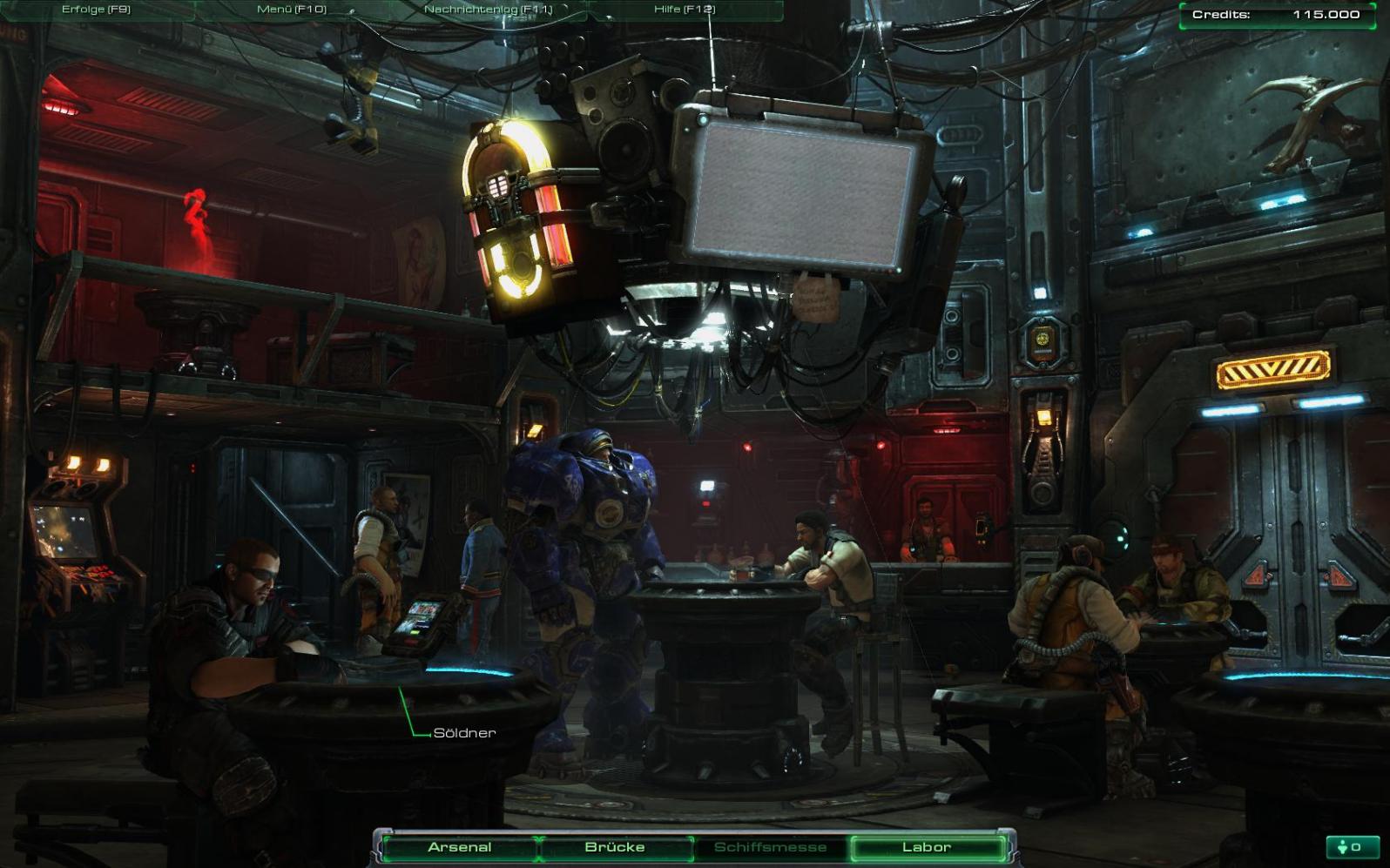Switch to the Brücke room
1390x868 pixels.
click(615, 847)
